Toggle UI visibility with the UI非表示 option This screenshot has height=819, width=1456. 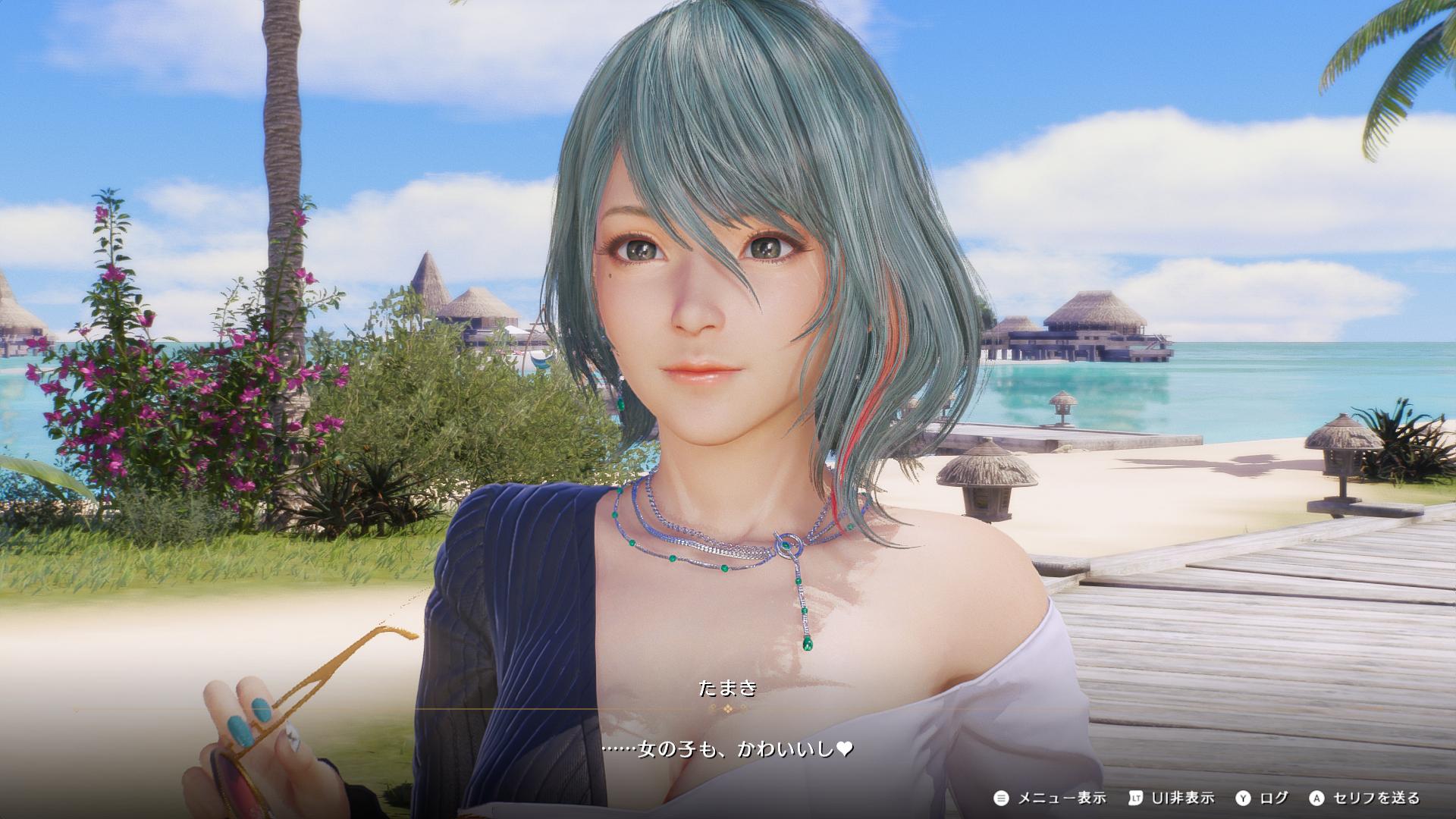click(x=1183, y=799)
